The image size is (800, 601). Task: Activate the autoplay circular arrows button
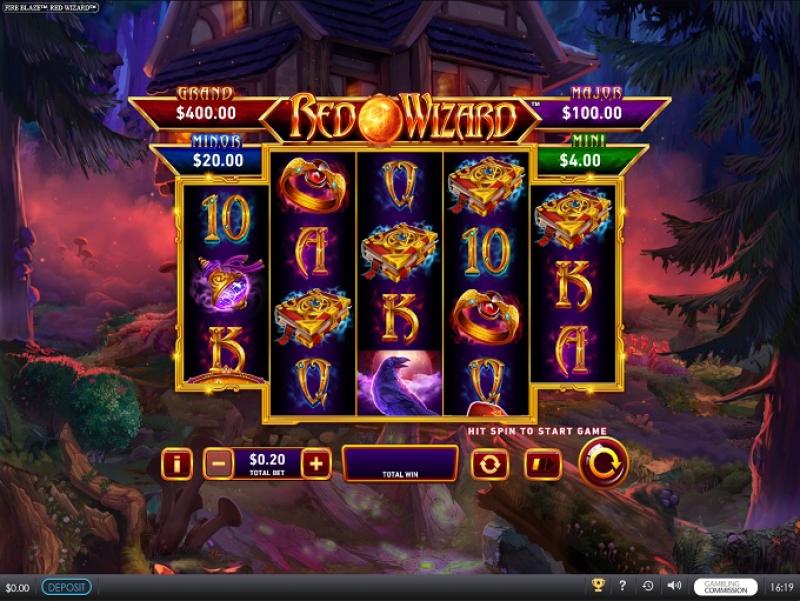tap(490, 464)
